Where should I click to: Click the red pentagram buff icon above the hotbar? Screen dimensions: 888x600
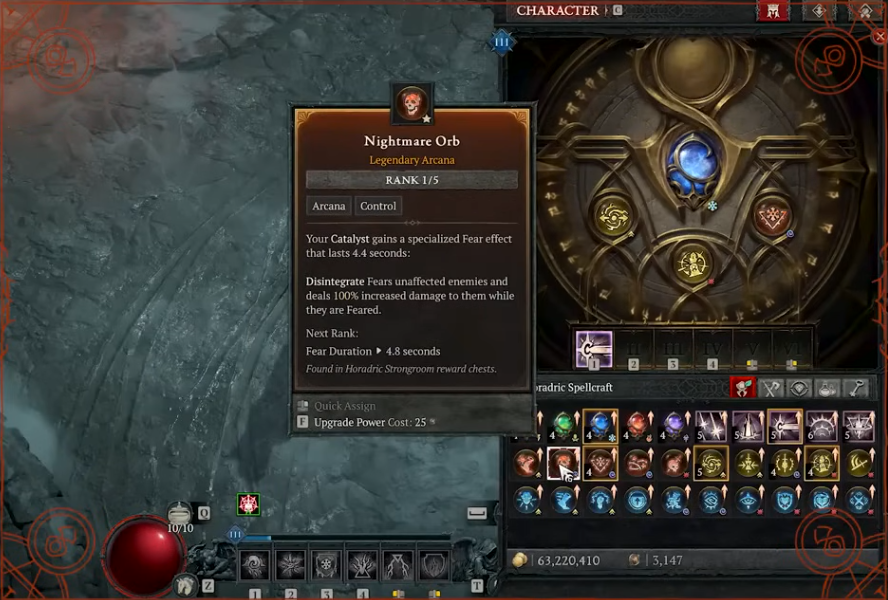tap(248, 505)
